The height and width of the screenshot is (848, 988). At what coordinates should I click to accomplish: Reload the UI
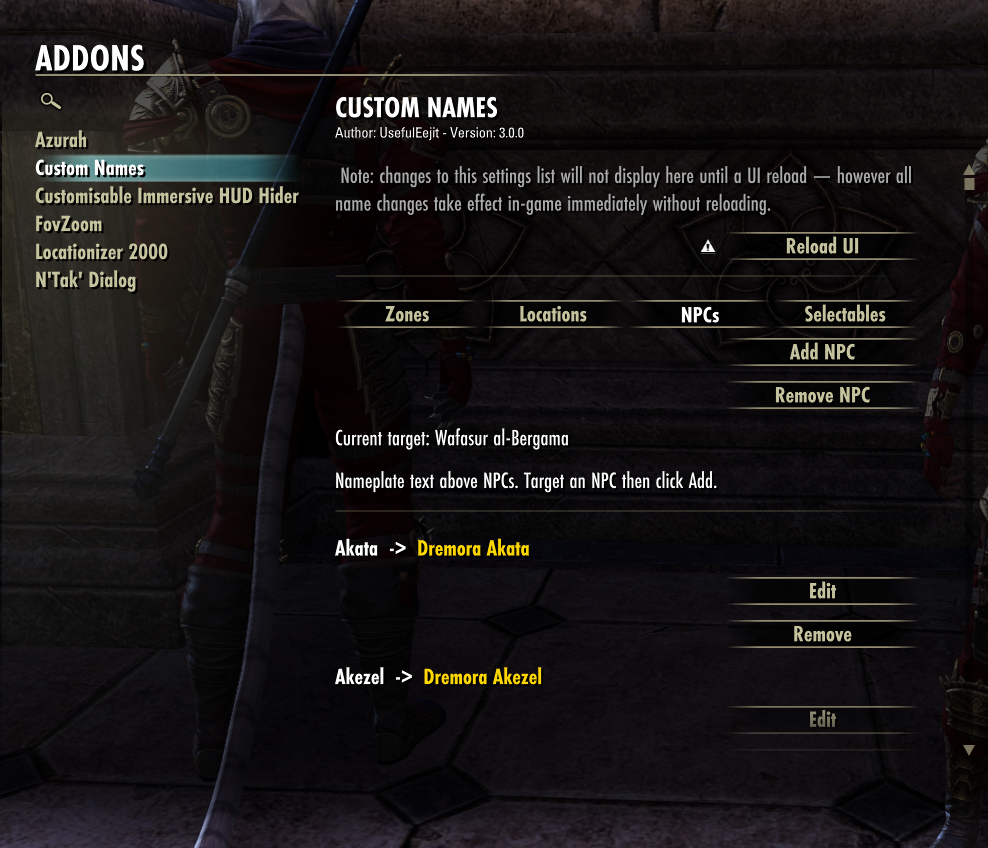click(822, 246)
